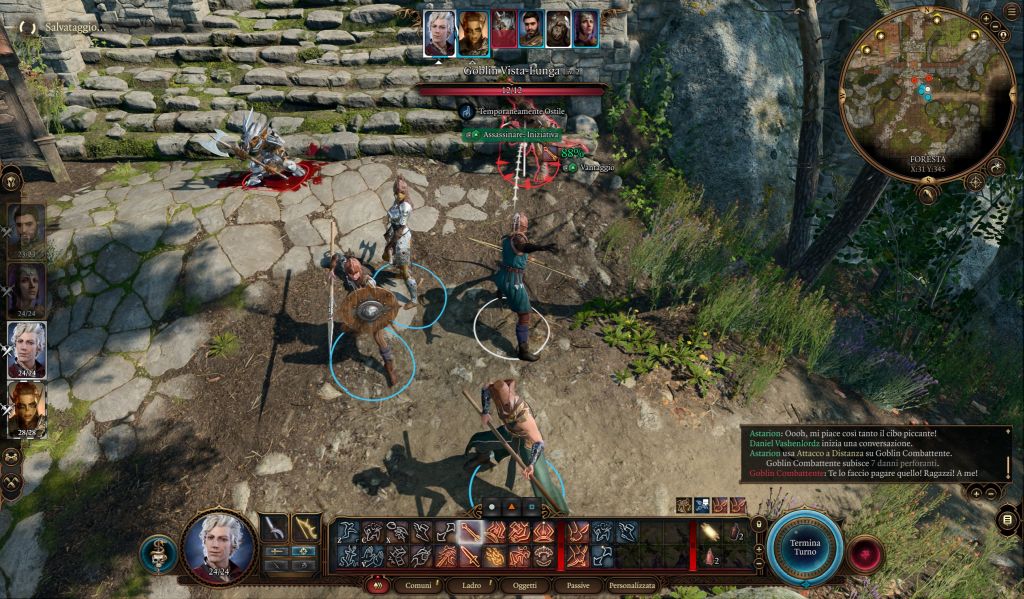Viewport: 1024px width, 599px height.
Task: Select the Passive tab
Action: pos(576,585)
